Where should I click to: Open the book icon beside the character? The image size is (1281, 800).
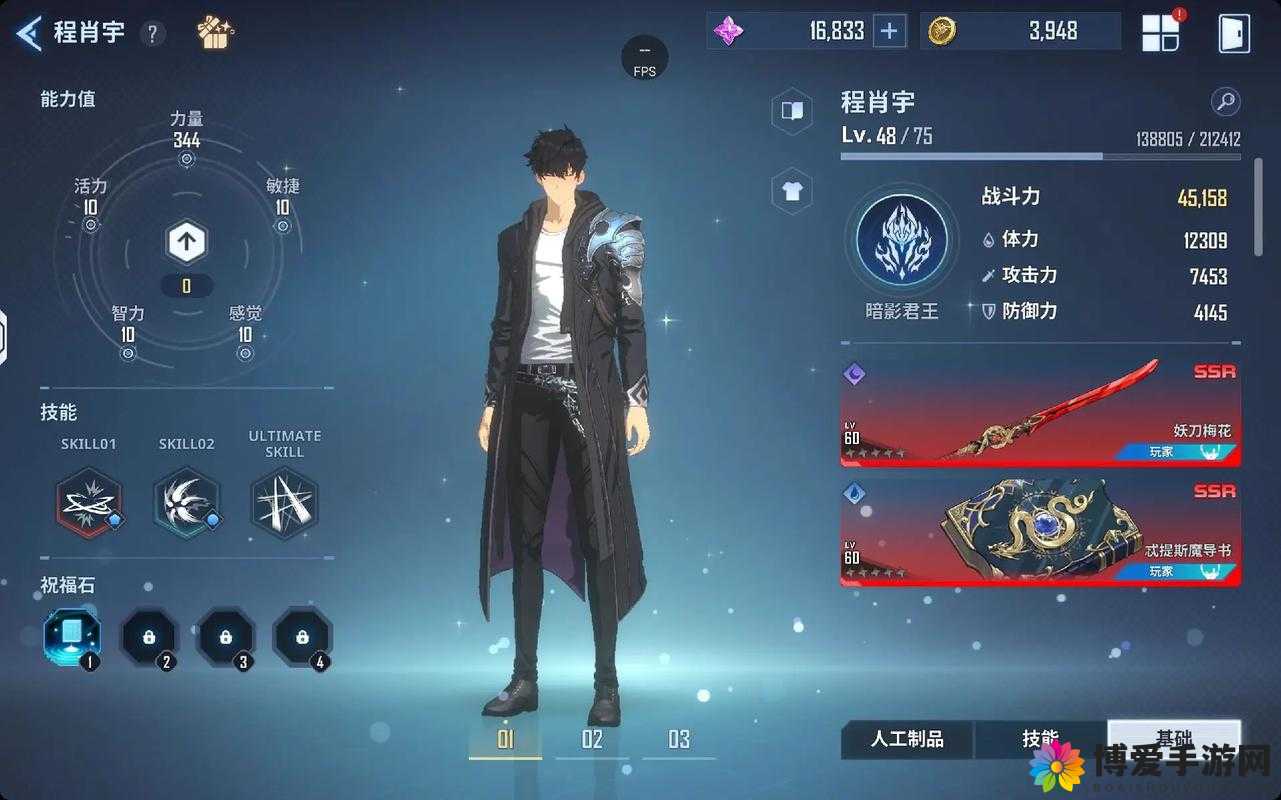click(x=792, y=111)
